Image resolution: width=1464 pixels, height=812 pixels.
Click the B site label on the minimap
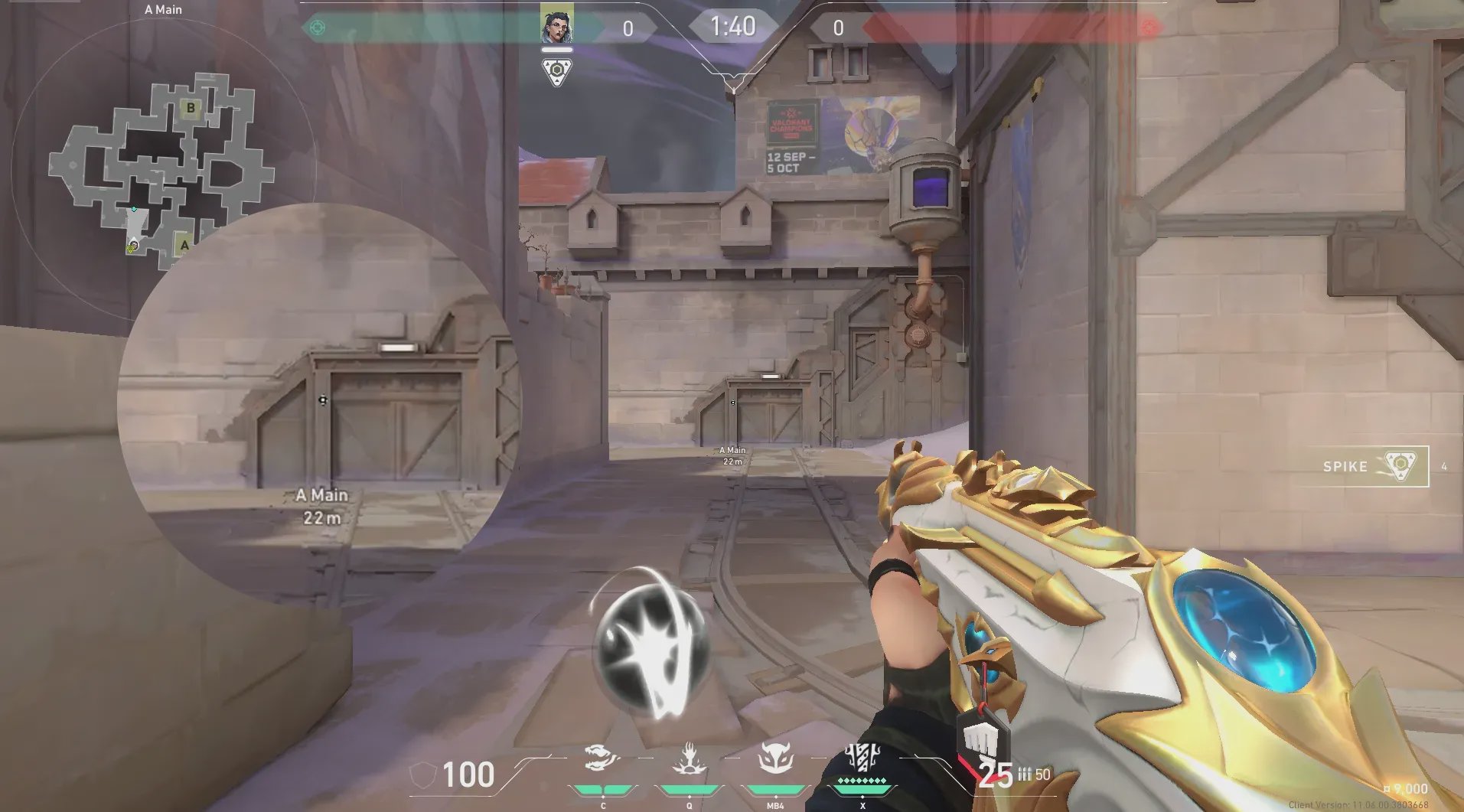click(x=191, y=108)
